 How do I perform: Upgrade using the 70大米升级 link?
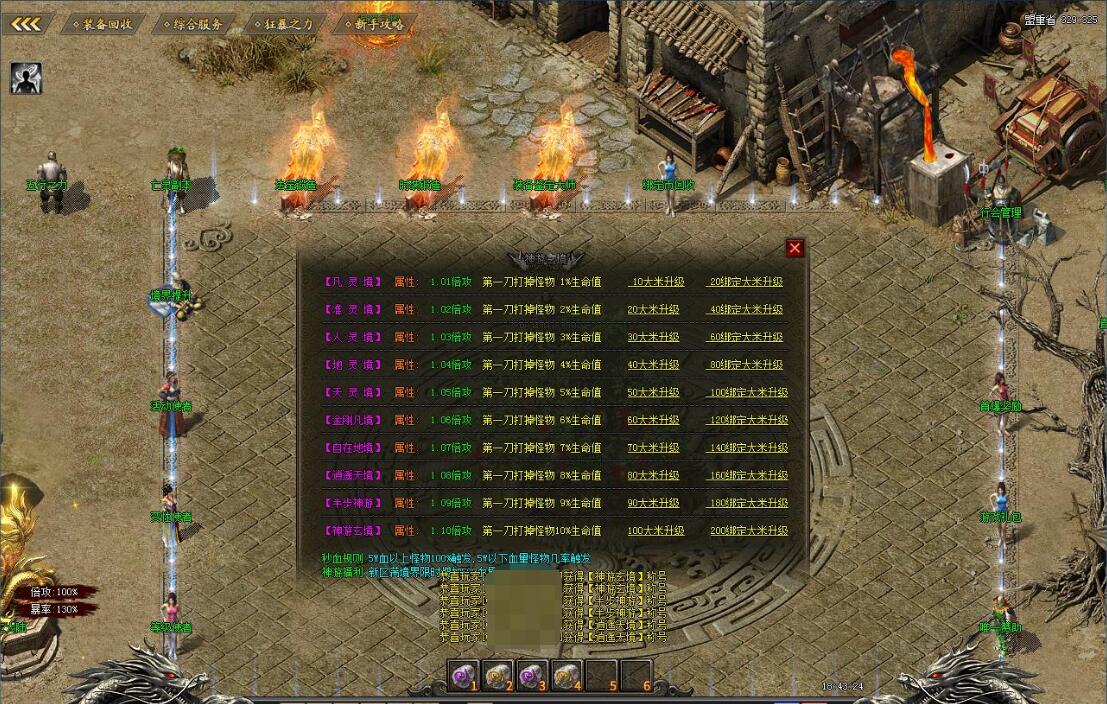[653, 448]
